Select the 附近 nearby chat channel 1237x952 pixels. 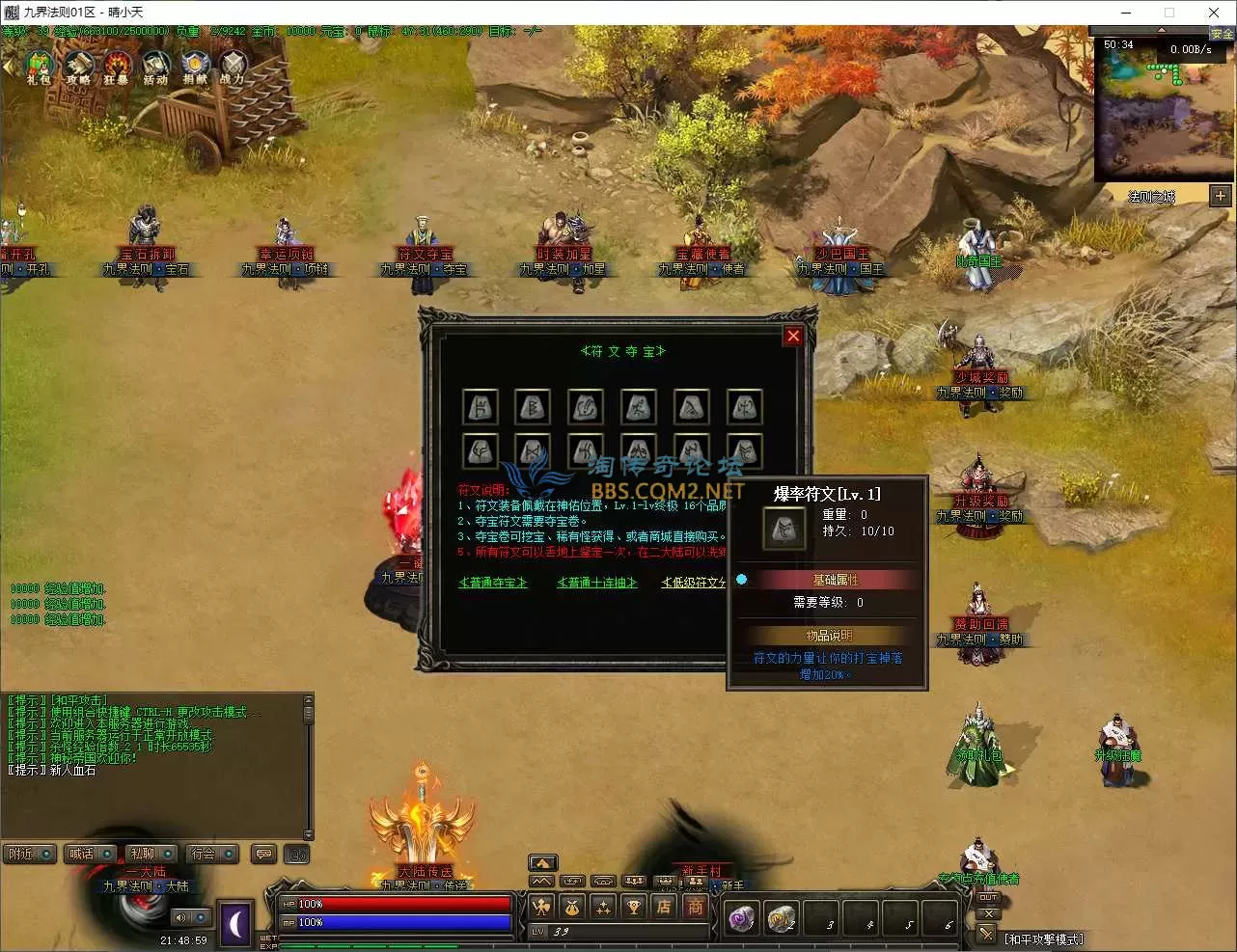click(x=28, y=854)
